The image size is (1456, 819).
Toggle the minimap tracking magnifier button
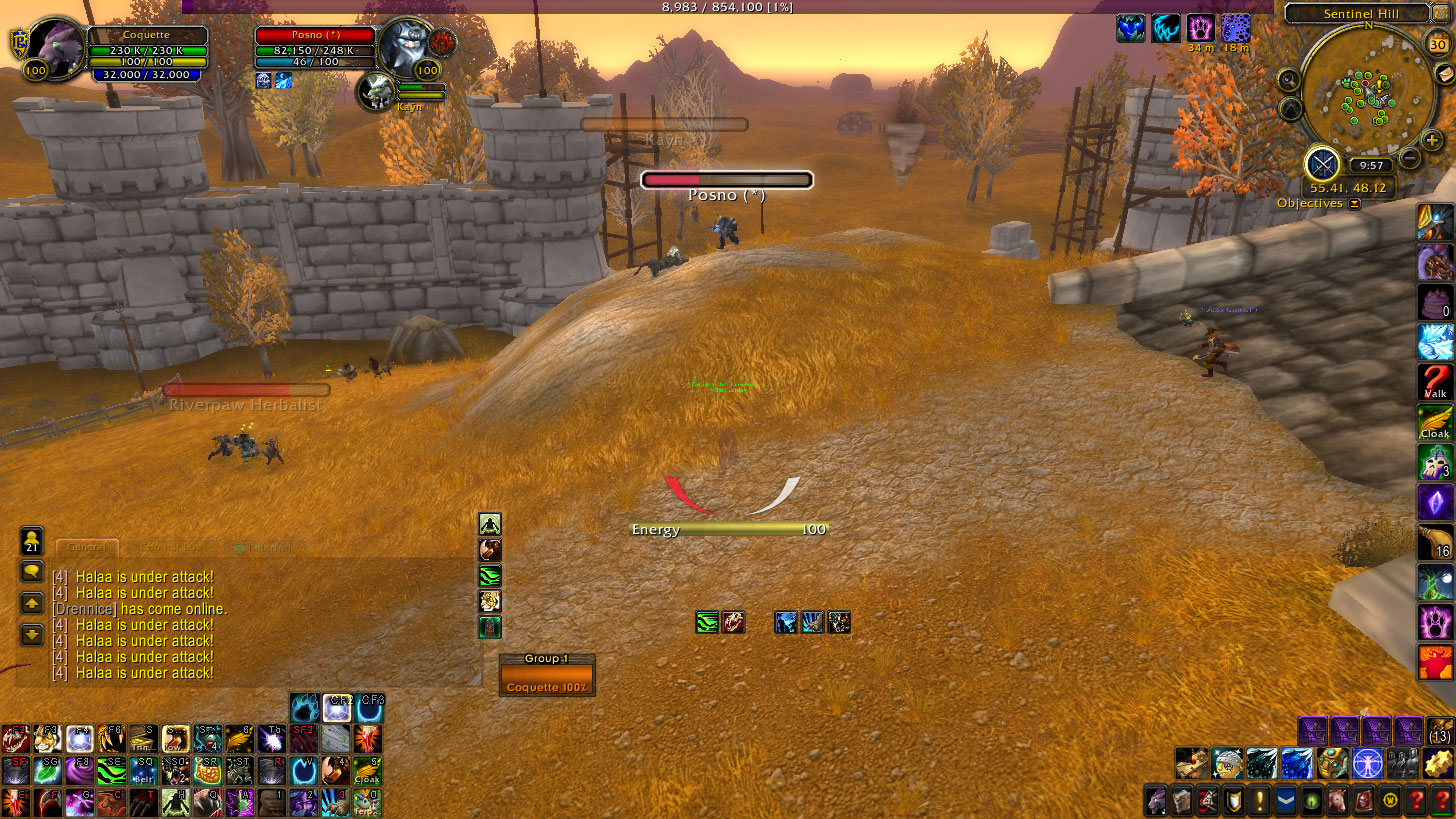click(1289, 80)
